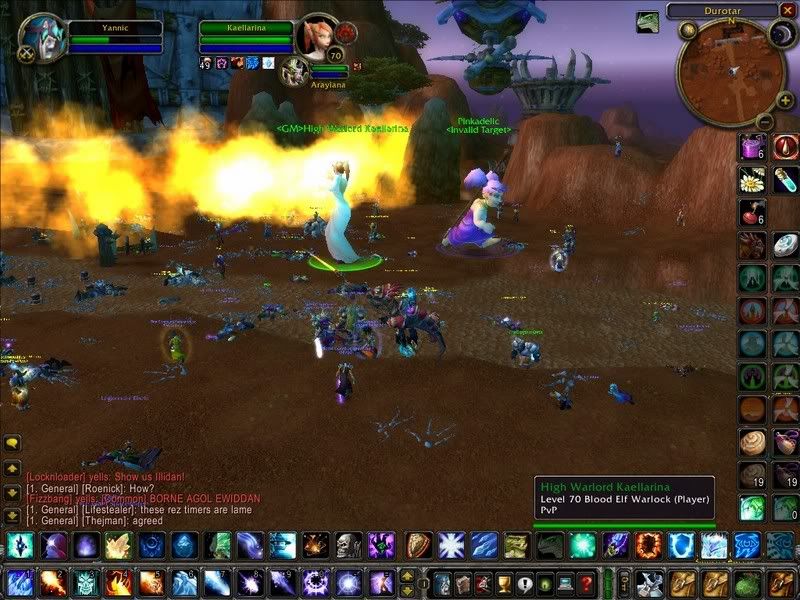Use the red blood drop icon

coord(786,146)
